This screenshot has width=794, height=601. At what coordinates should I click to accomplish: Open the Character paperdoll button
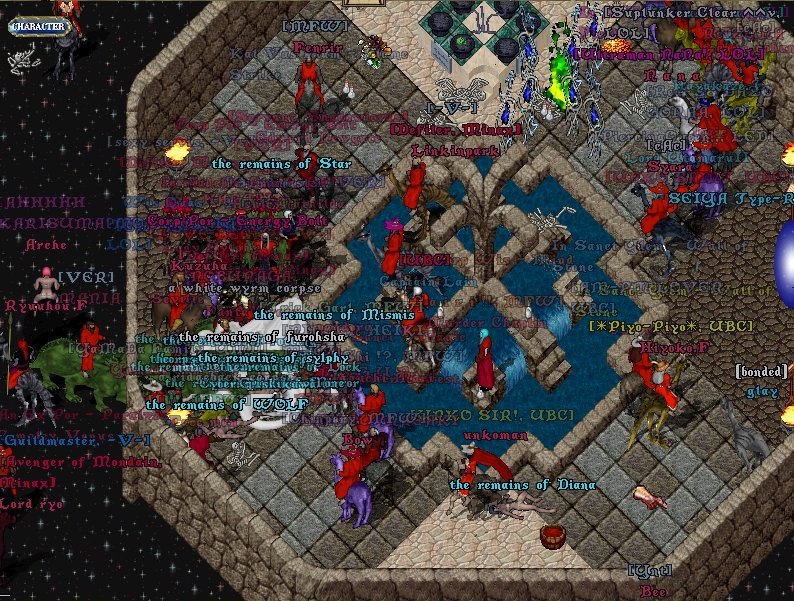[40, 26]
